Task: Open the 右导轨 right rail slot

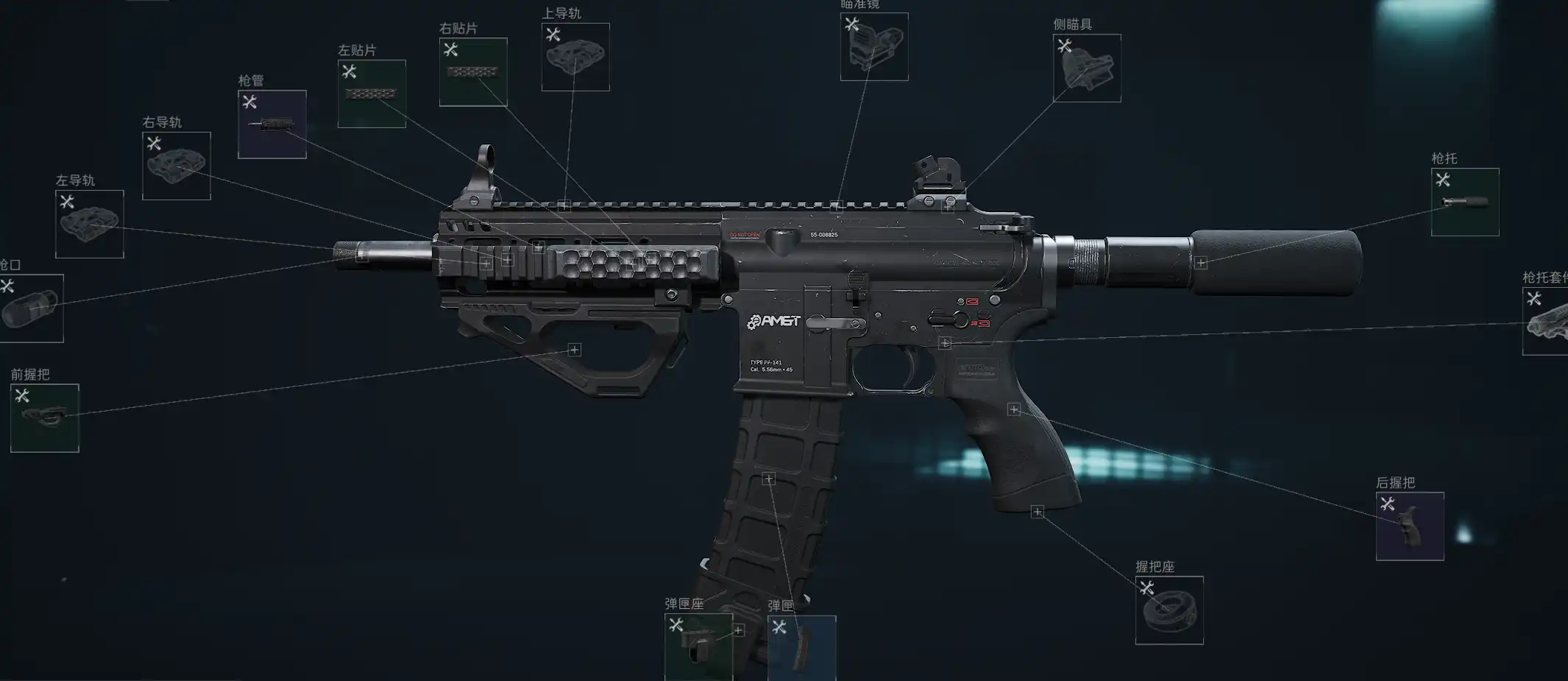Action: pos(177,166)
